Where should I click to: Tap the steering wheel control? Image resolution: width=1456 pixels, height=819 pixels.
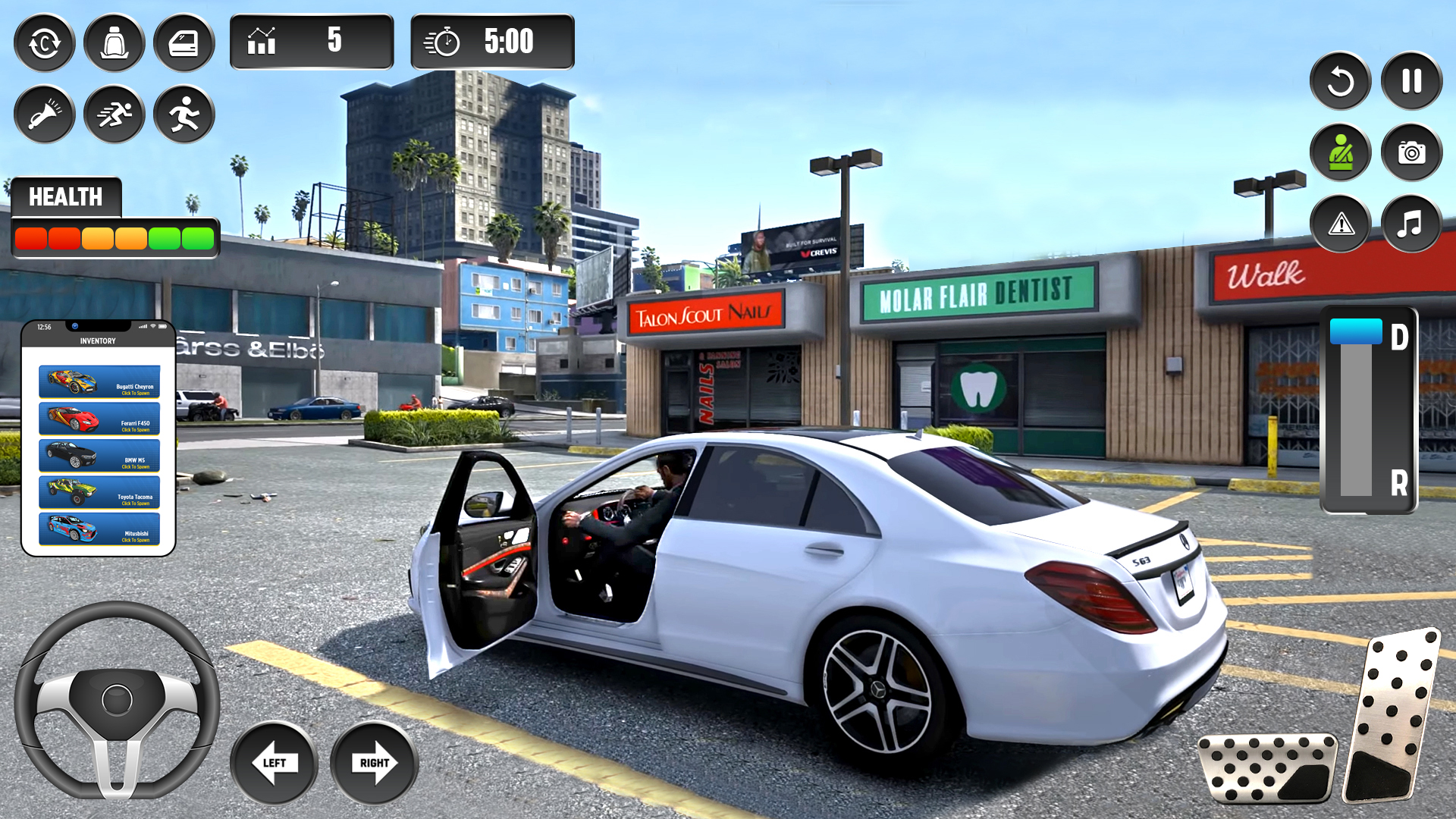[117, 699]
